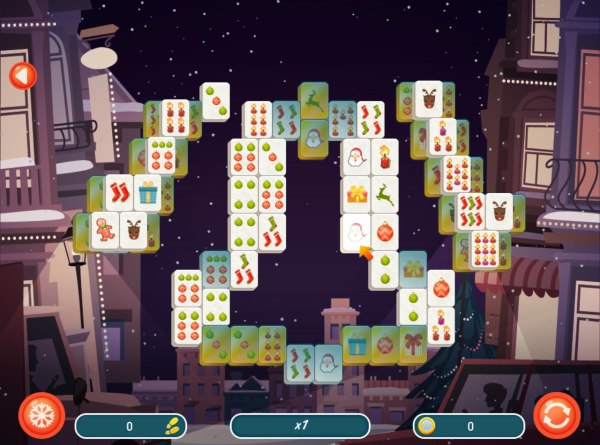This screenshot has height=445, width=600.
Task: Select the reindeer head tile beside the gingerbread man
Action: [x=133, y=230]
